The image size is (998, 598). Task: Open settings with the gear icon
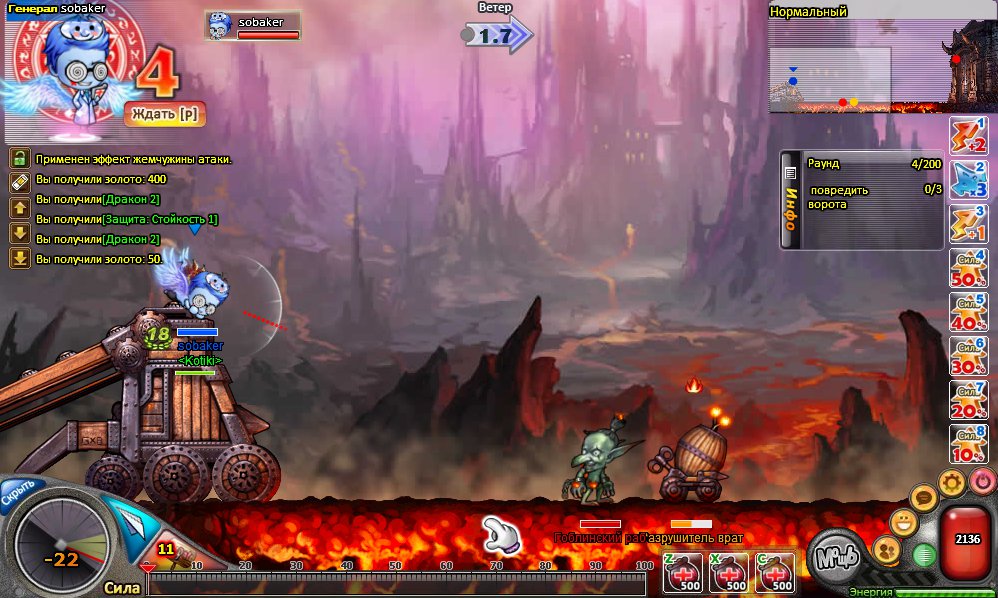click(951, 484)
